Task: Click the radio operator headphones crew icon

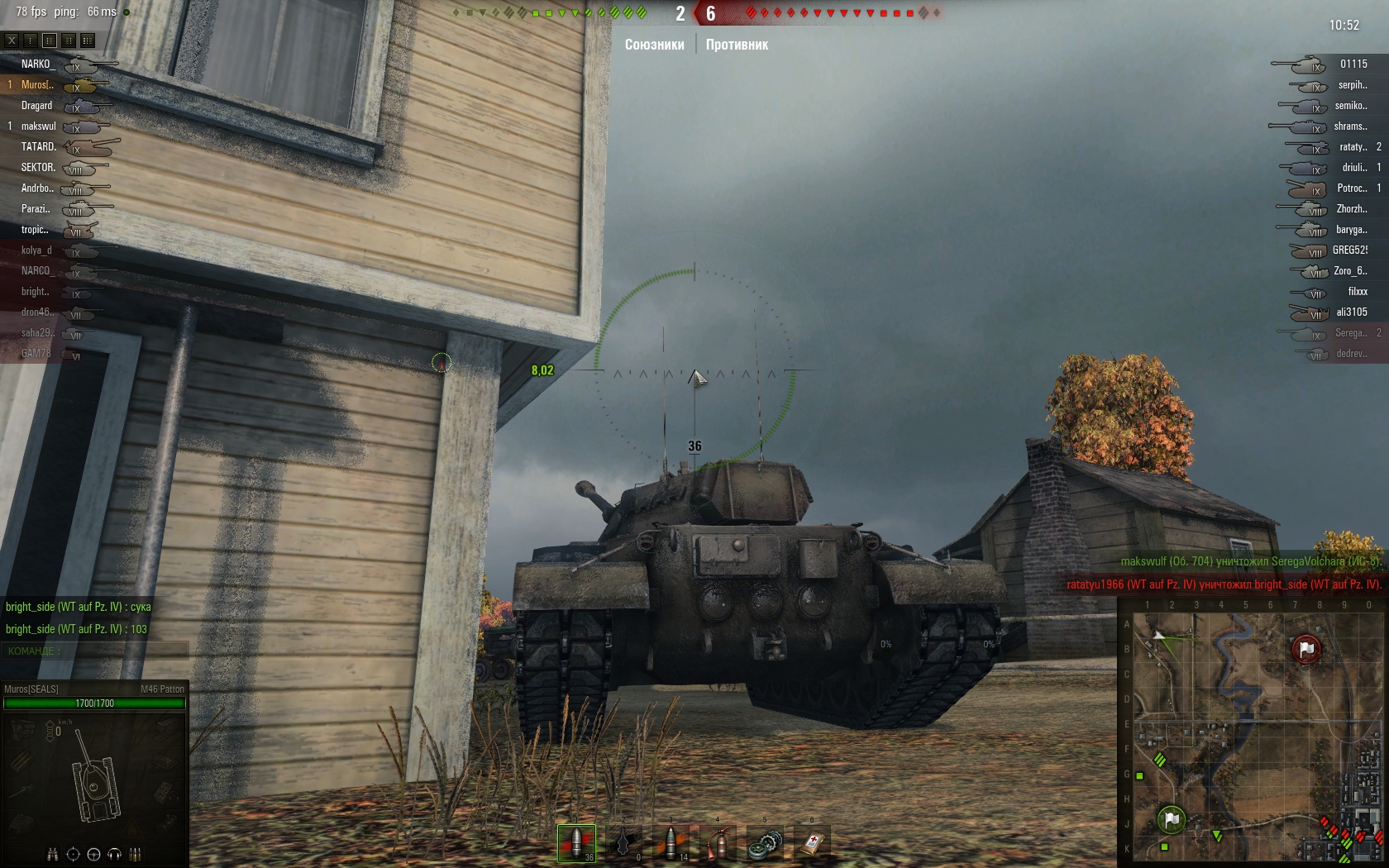Action: pos(115,854)
